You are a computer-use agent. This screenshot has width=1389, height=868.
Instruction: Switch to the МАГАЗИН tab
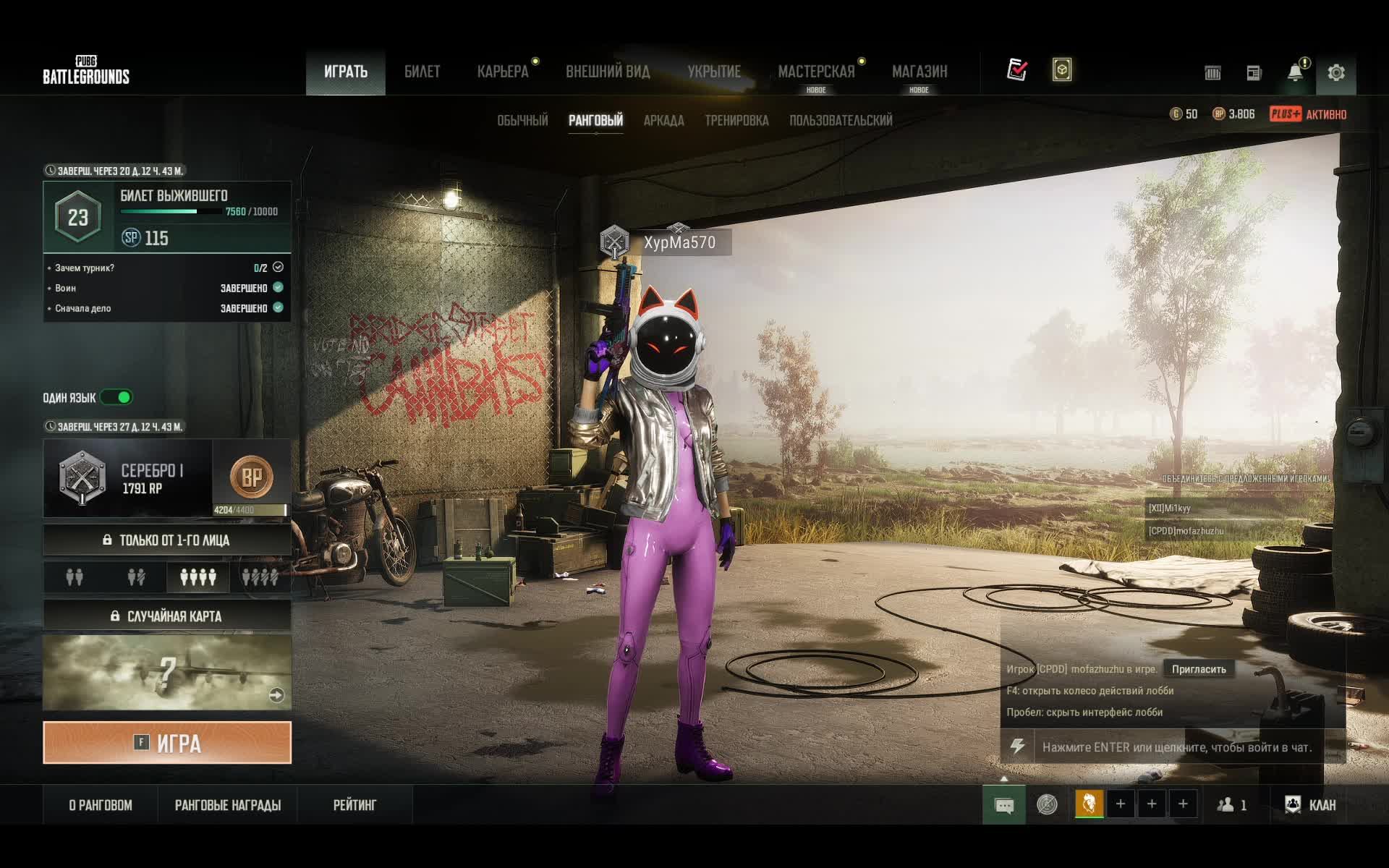919,72
